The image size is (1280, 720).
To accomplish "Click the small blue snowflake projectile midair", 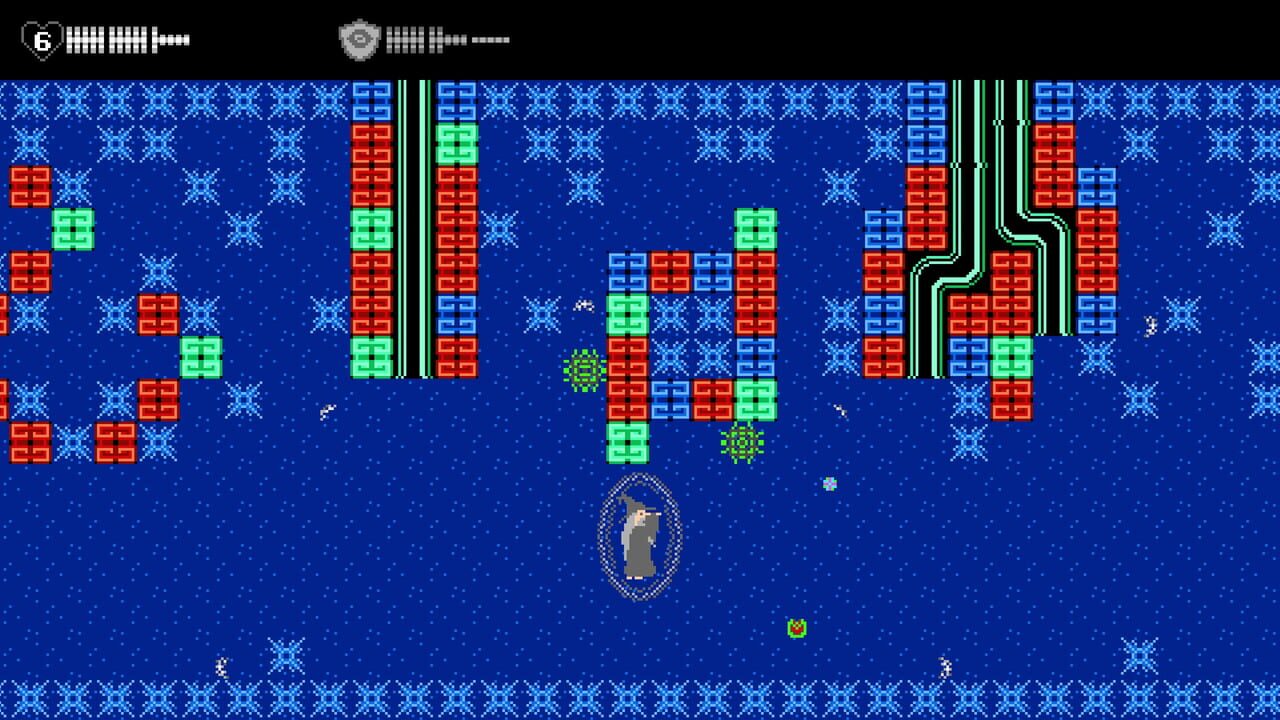I will 828,482.
